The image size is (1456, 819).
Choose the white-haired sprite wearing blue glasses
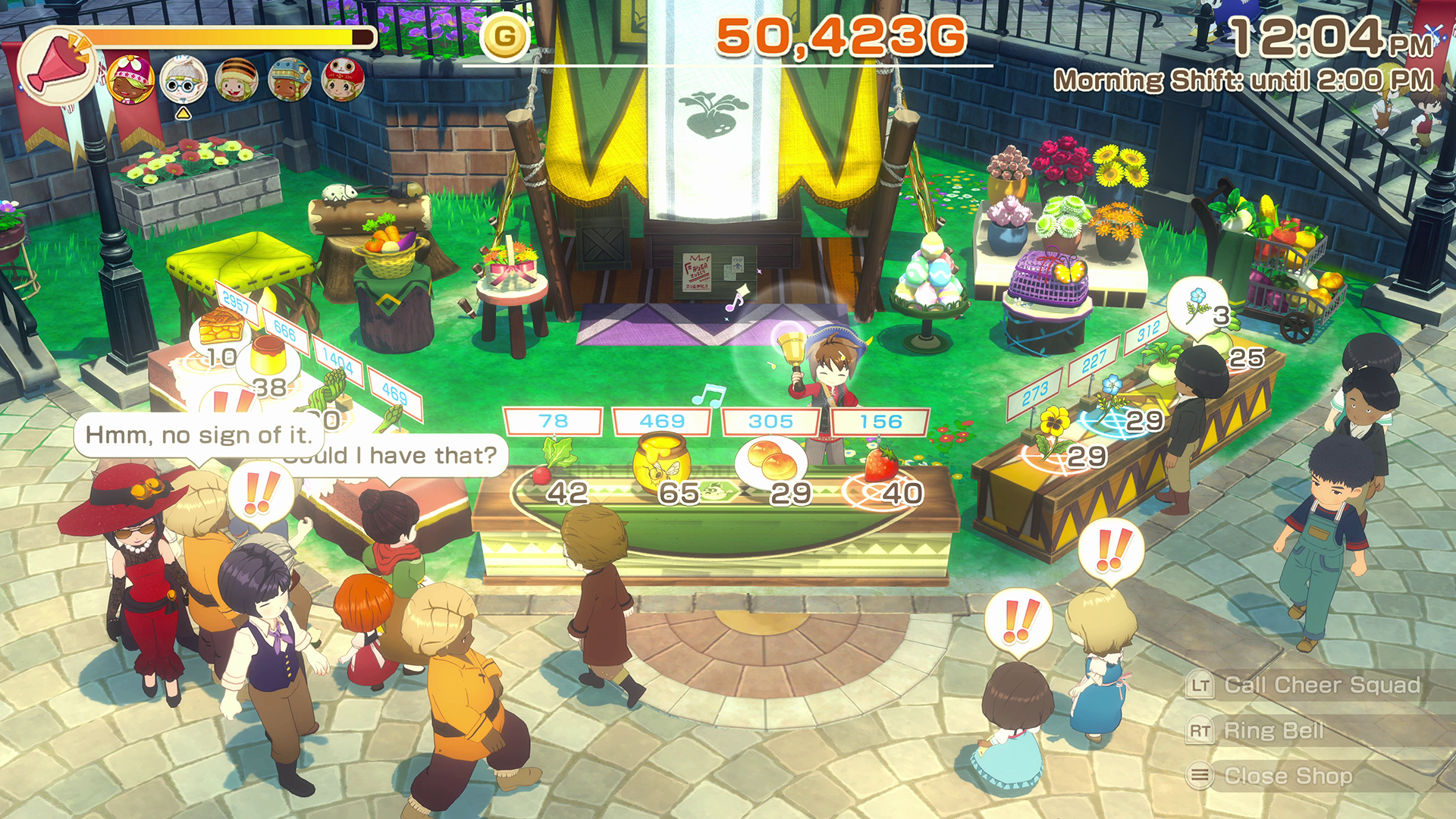[x=183, y=80]
